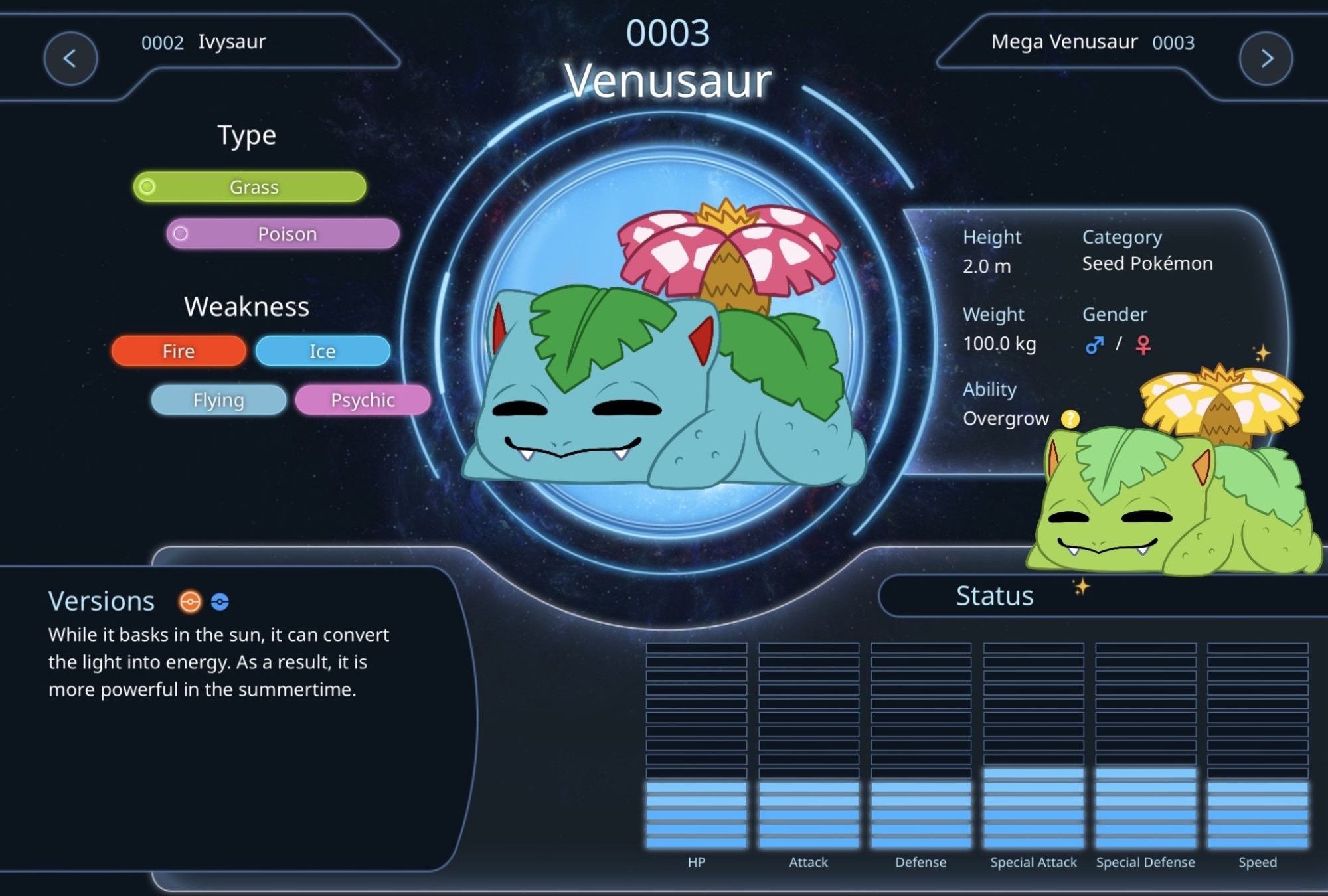Choose the Fire weakness tag
This screenshot has width=1328, height=896.
[179, 351]
